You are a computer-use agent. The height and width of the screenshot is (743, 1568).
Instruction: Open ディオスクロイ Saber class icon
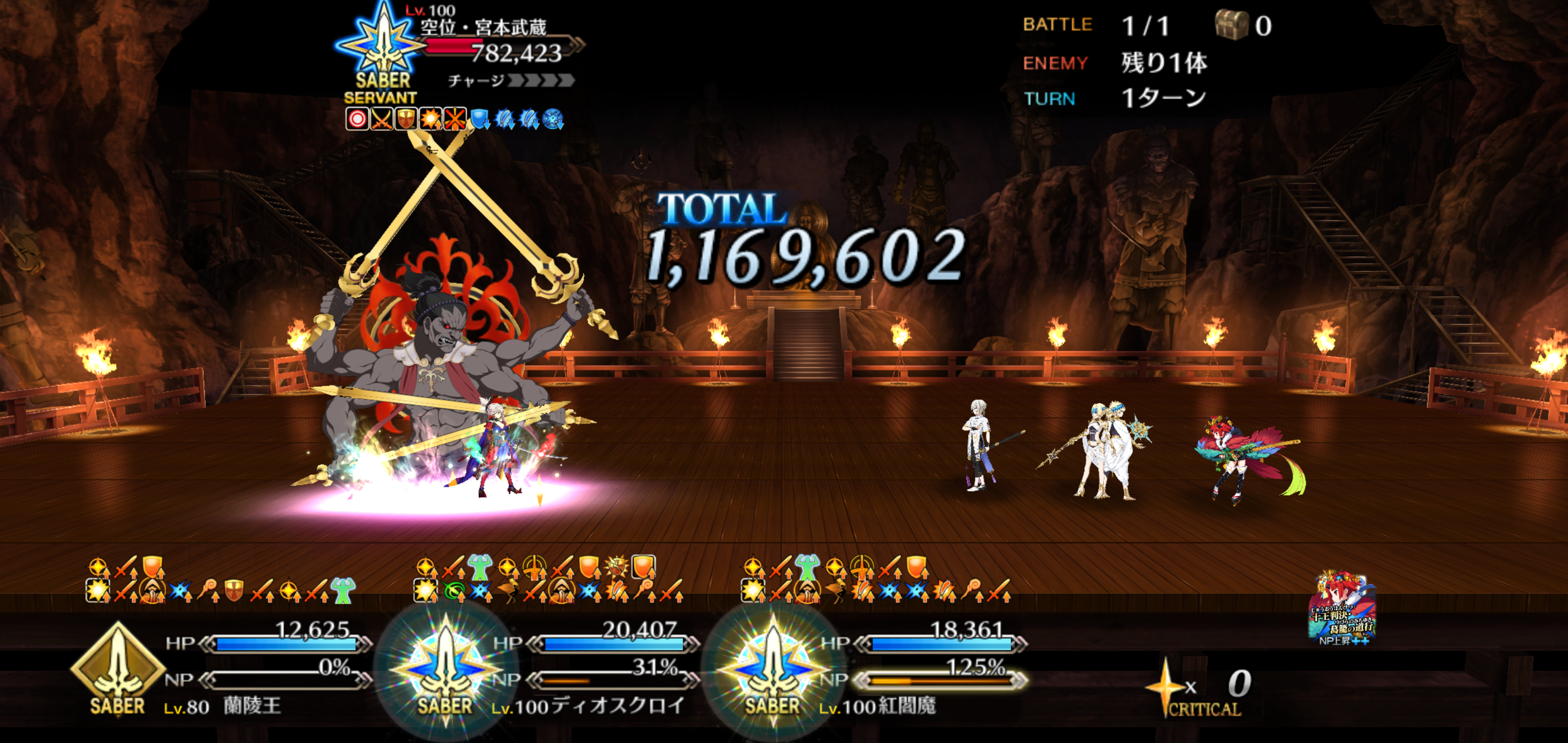tap(445, 670)
